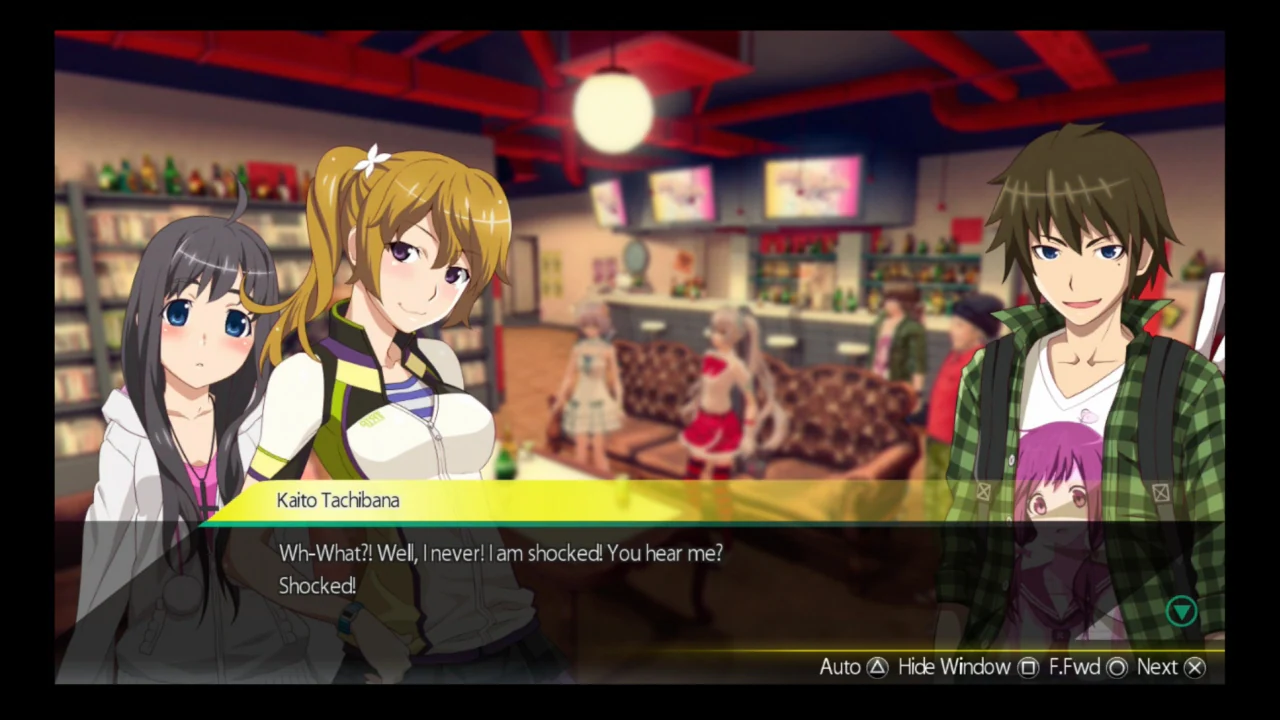Advance dialogue with the continue arrow
This screenshot has height=720, width=1280.
coord(1182,611)
